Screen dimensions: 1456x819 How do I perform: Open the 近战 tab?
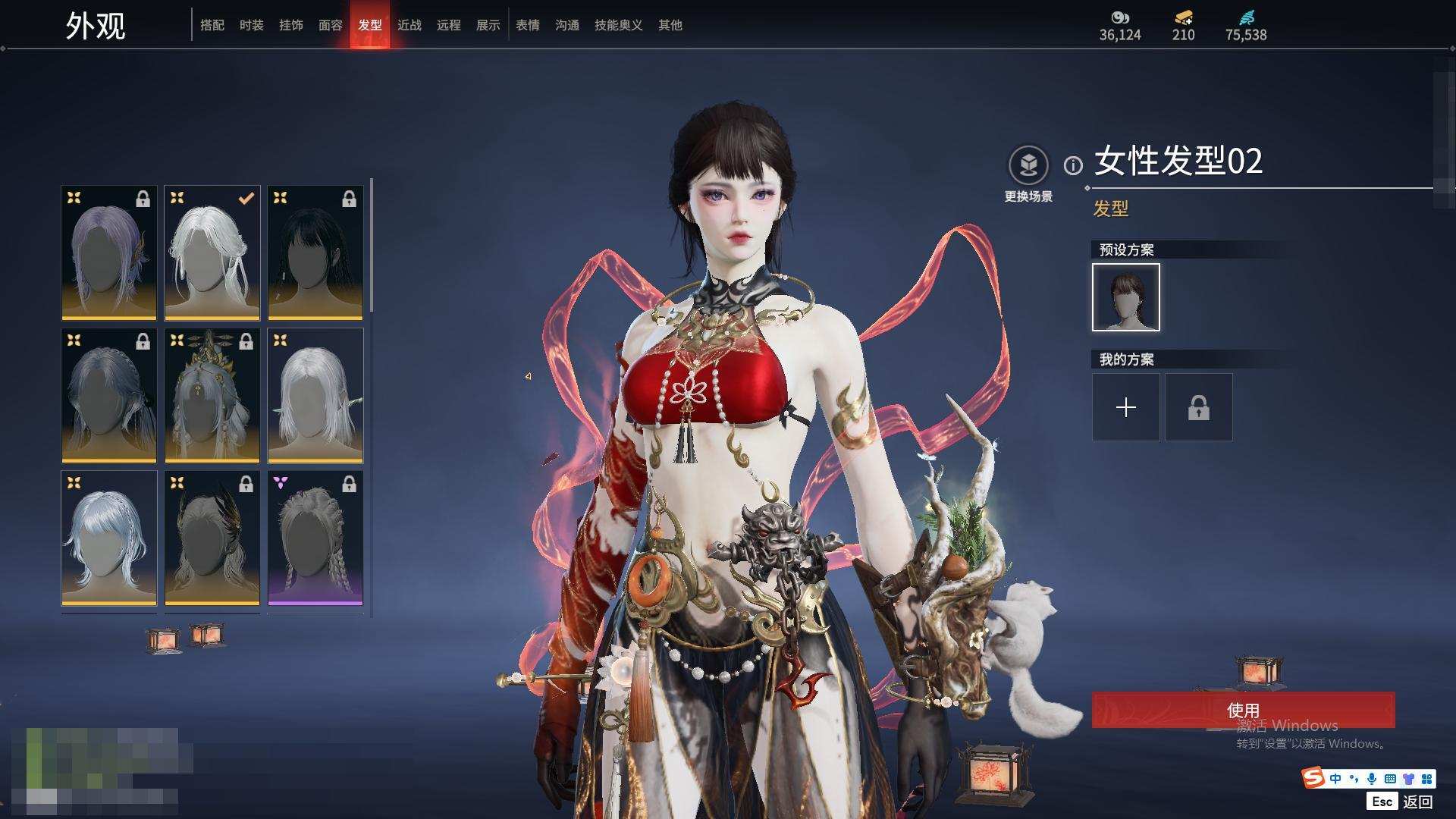409,25
